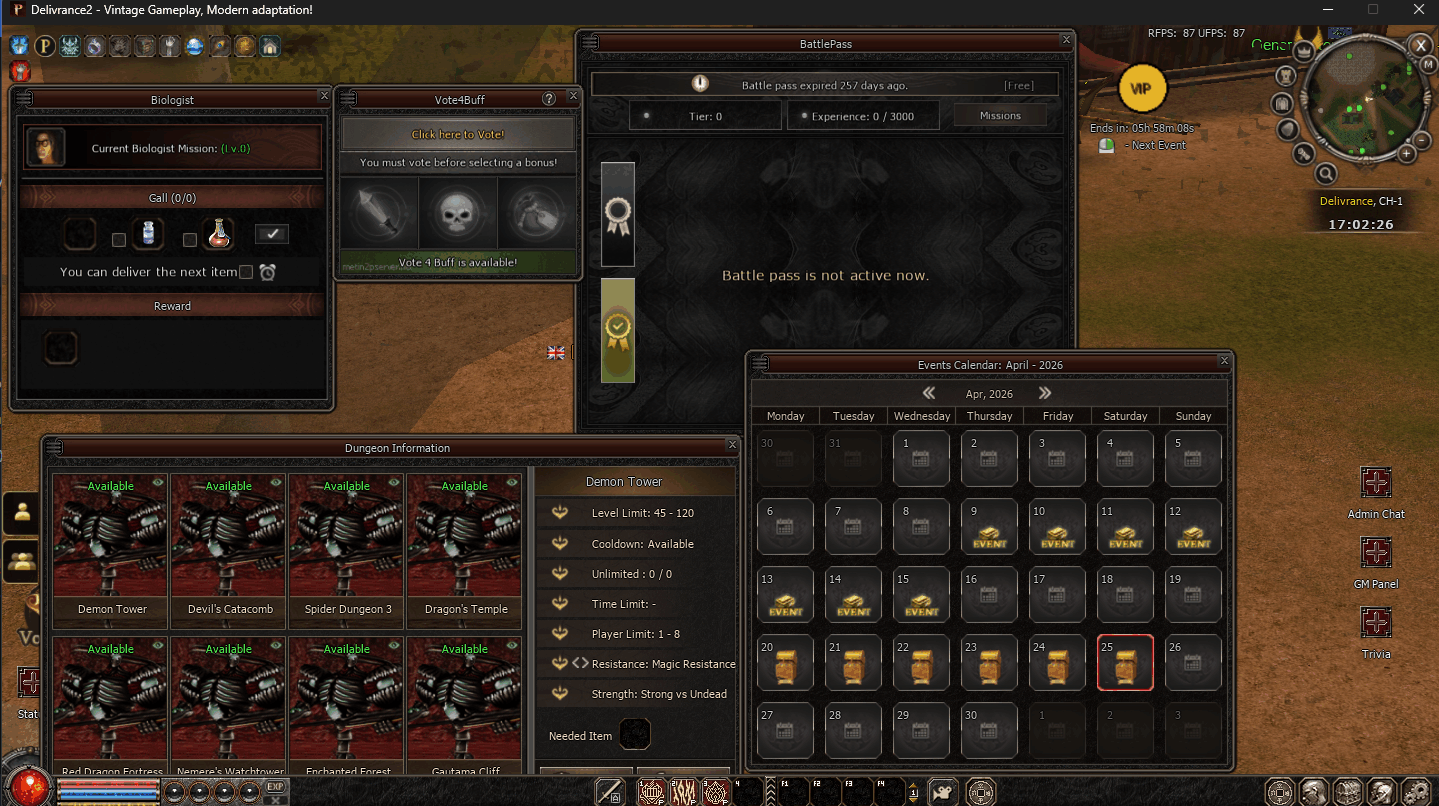Confirm Biologist delivery with checkmark button
The image size is (1439, 806).
coord(272,234)
